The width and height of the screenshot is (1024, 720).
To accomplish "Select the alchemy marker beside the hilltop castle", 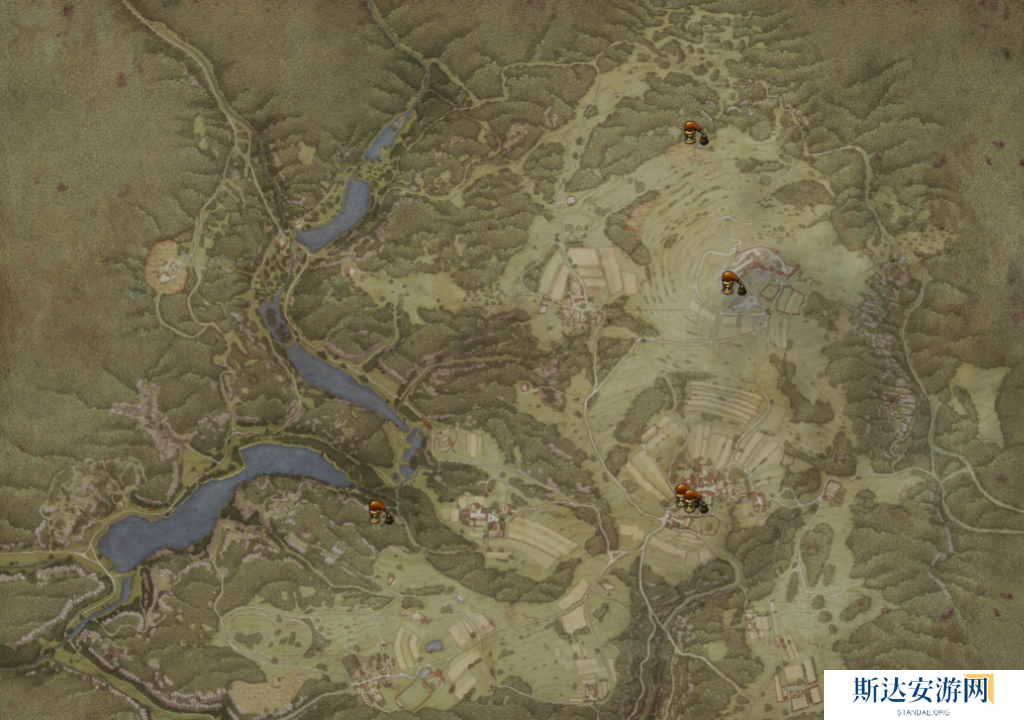I will point(733,284).
